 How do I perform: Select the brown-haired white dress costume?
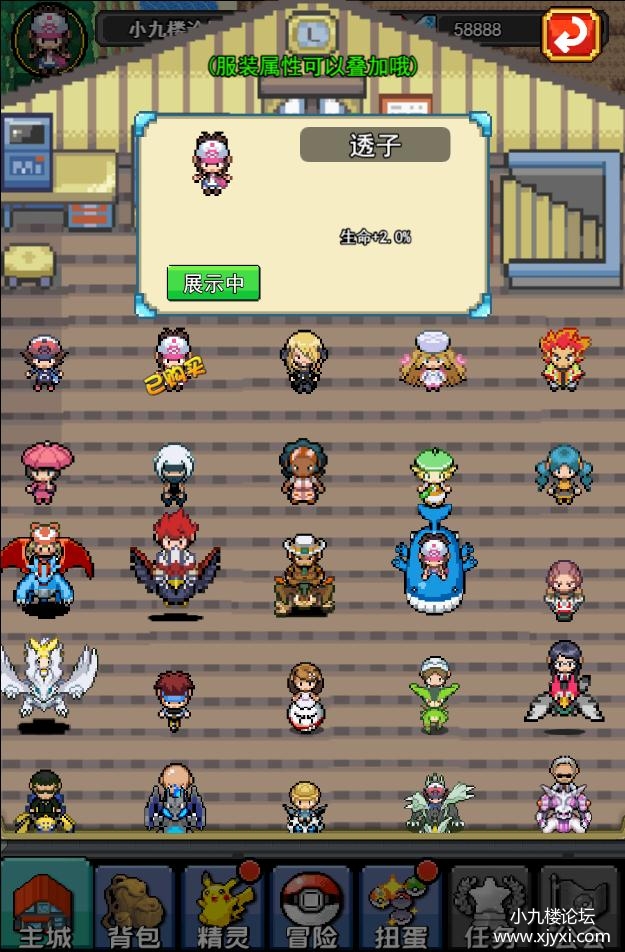point(304,695)
